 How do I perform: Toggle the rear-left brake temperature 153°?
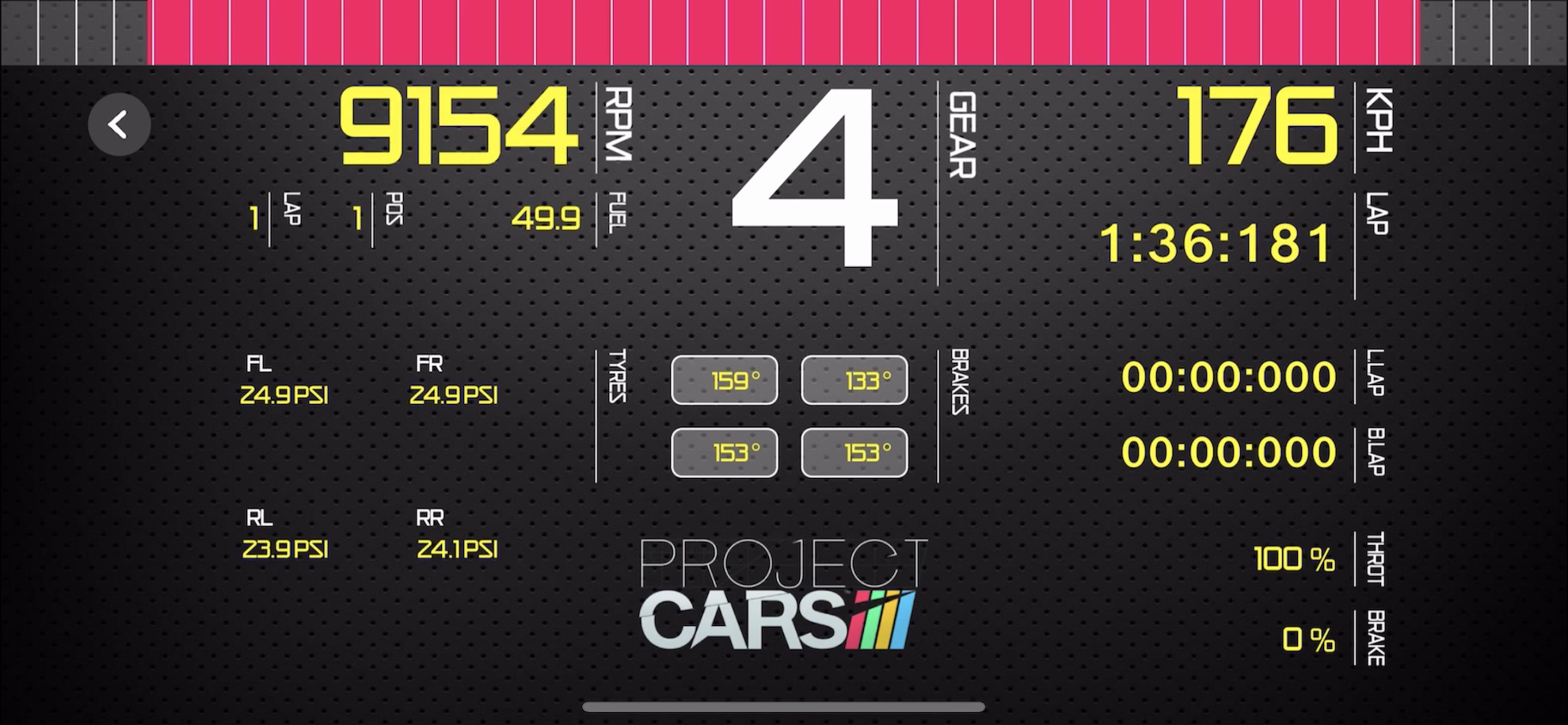coord(724,452)
